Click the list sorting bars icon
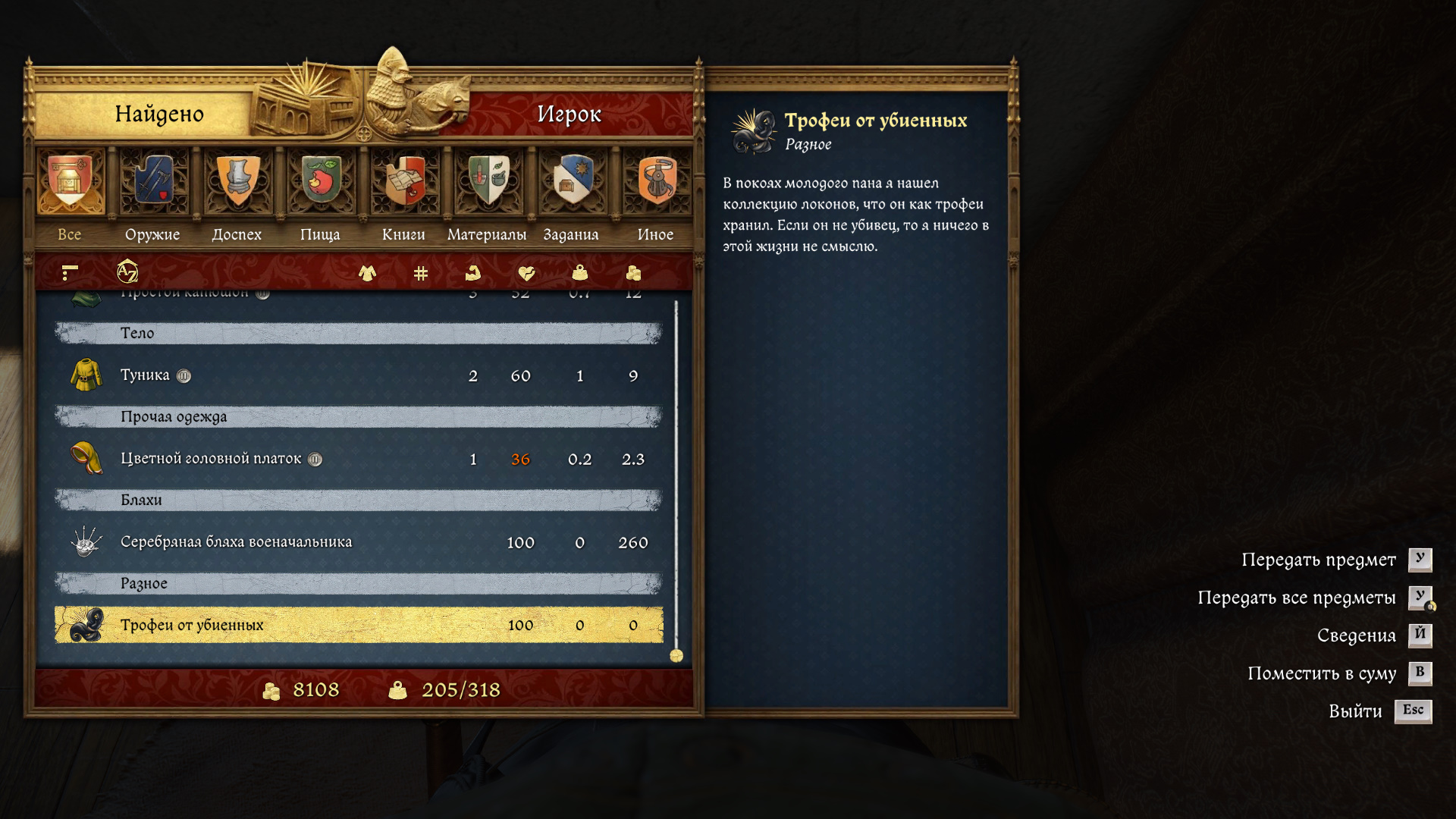This screenshot has width=1456, height=819. pyautogui.click(x=70, y=271)
